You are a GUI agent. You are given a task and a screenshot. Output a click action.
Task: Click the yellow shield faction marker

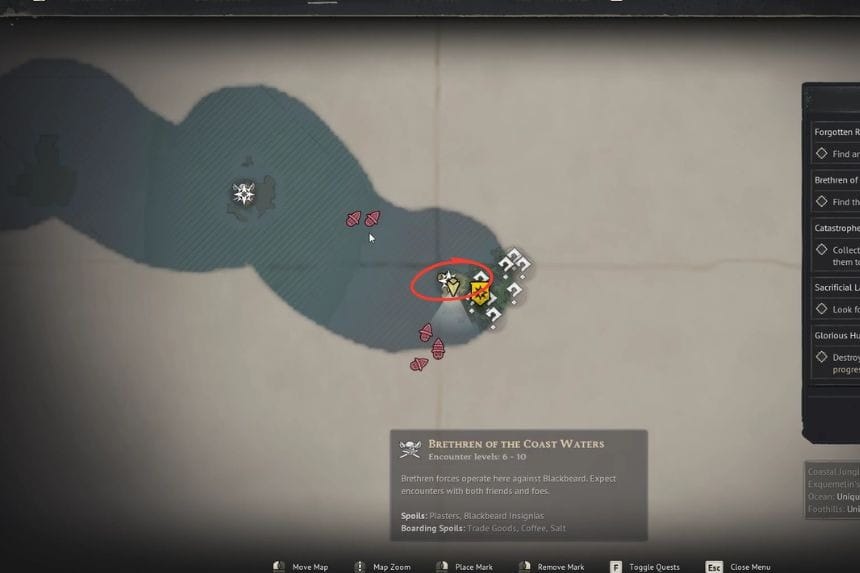click(x=479, y=294)
